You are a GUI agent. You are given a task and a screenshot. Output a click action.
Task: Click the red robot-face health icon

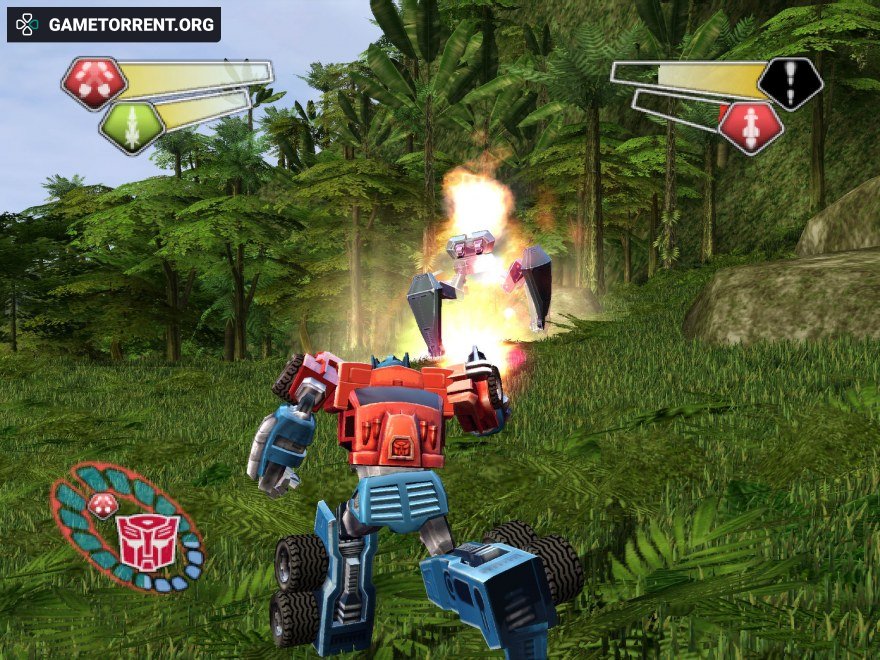pos(94,83)
